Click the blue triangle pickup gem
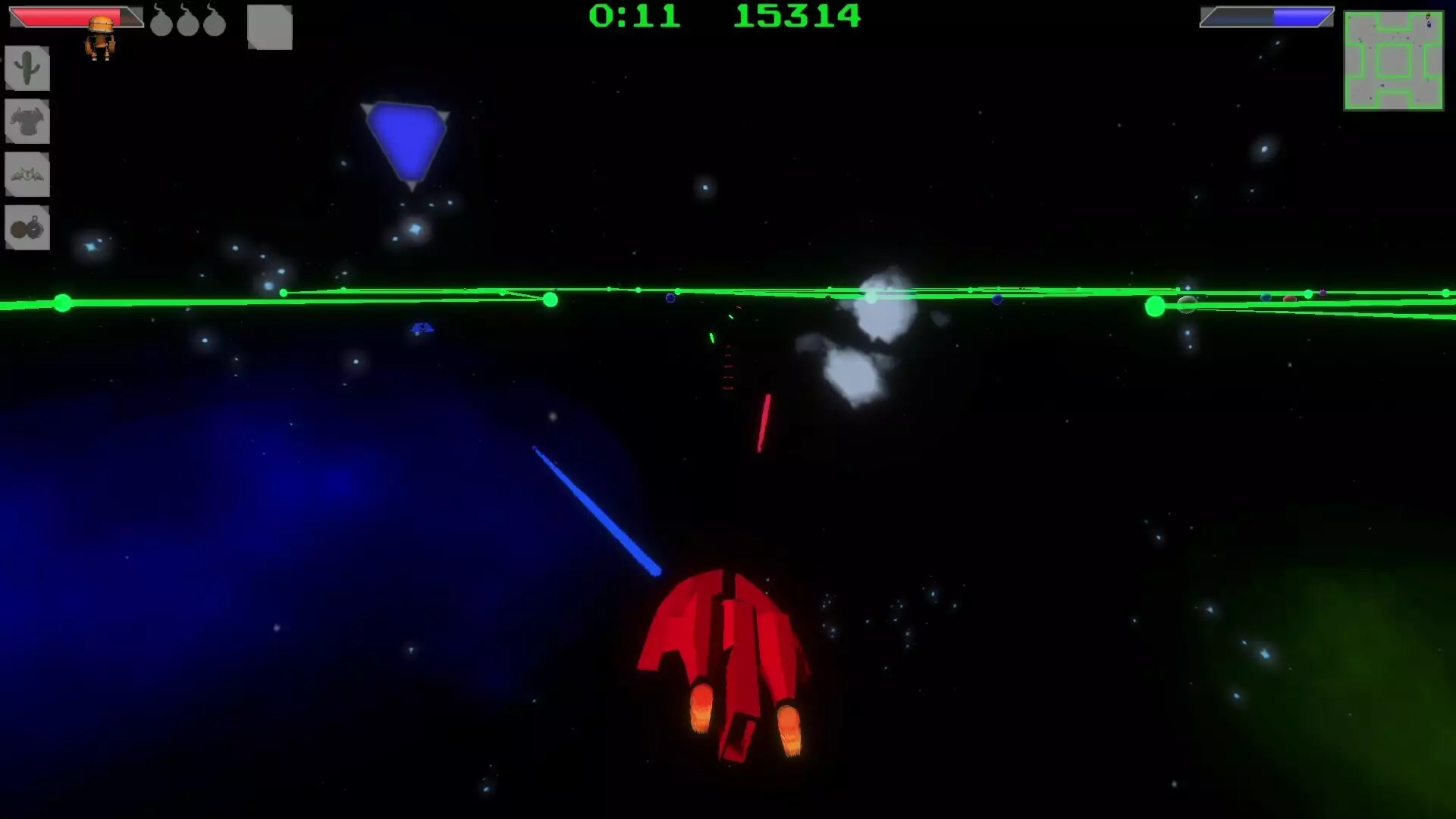1456x819 pixels. pyautogui.click(x=404, y=138)
